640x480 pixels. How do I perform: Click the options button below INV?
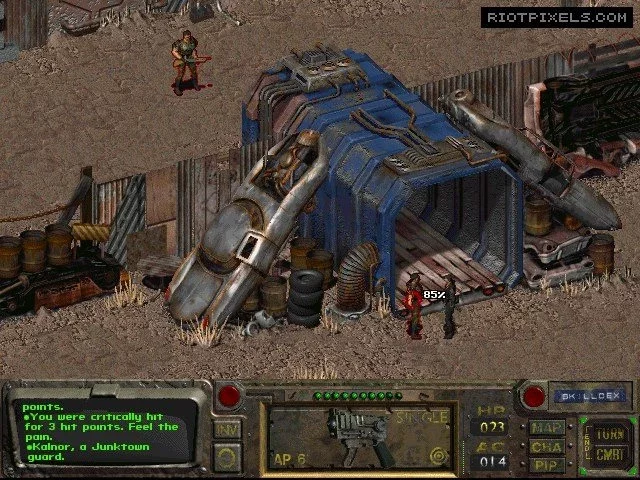click(x=227, y=457)
